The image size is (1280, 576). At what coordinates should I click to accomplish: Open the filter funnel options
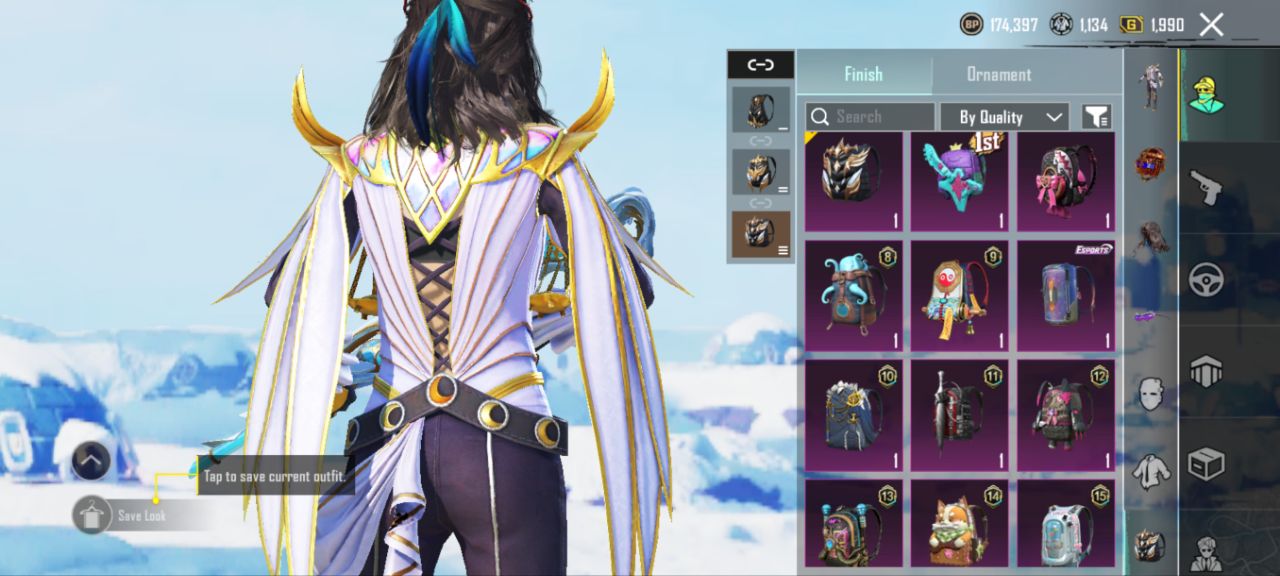(x=1096, y=117)
